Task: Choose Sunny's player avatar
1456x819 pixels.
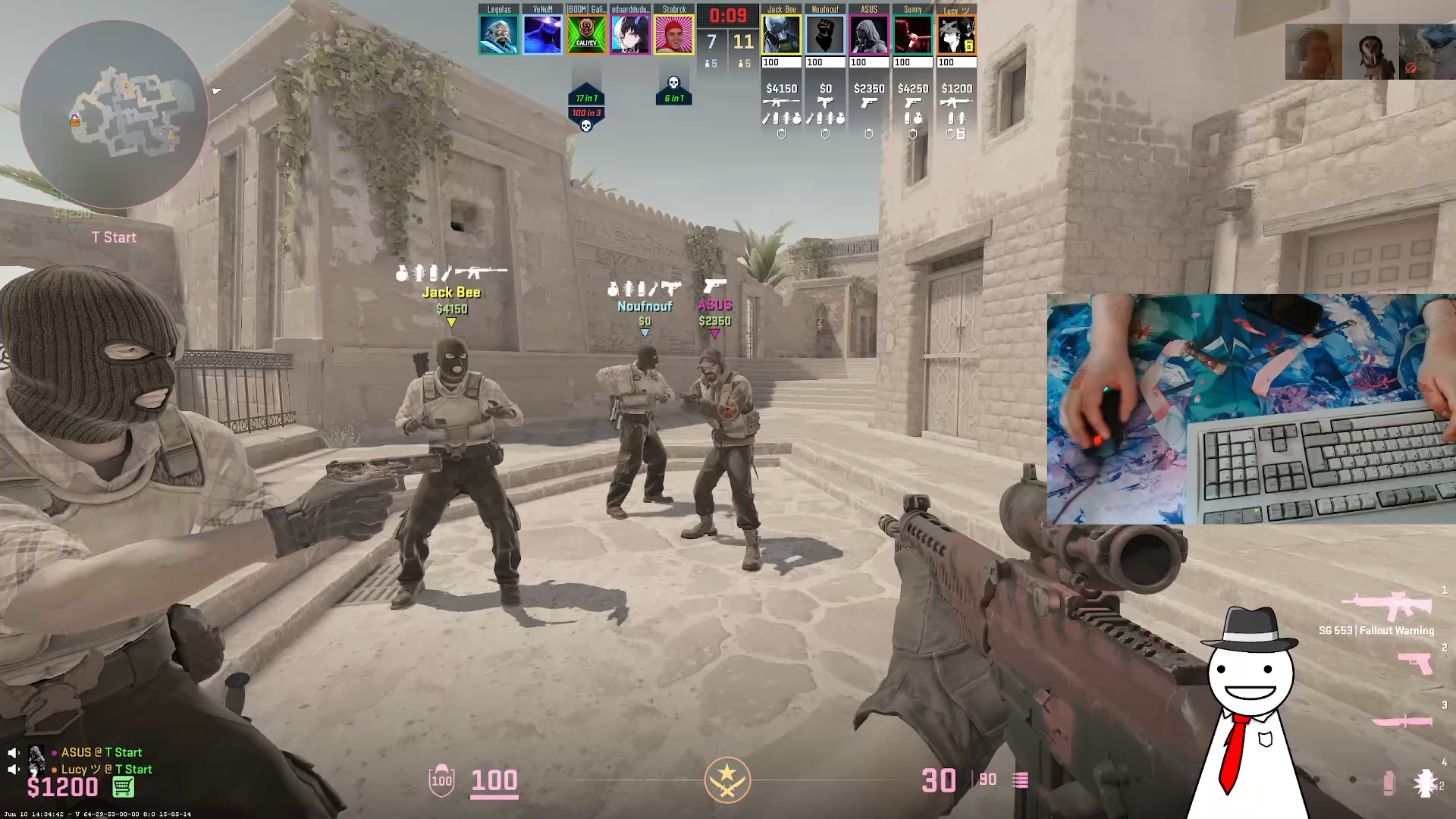Action: [x=913, y=35]
